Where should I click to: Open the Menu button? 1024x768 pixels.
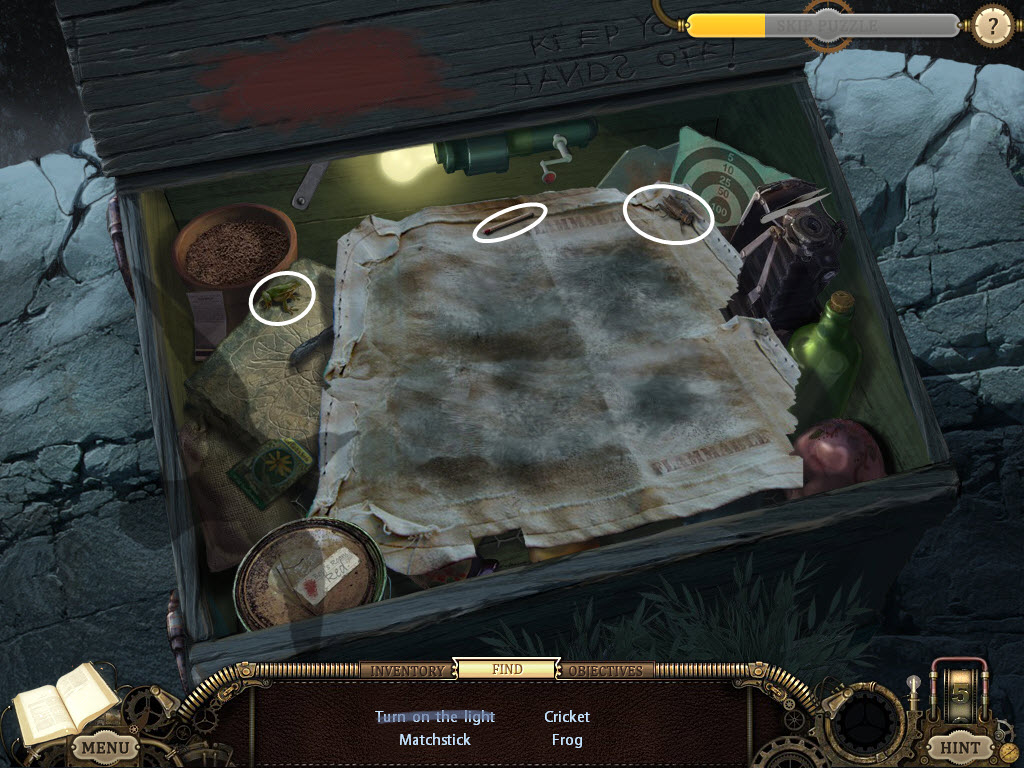pyautogui.click(x=105, y=747)
